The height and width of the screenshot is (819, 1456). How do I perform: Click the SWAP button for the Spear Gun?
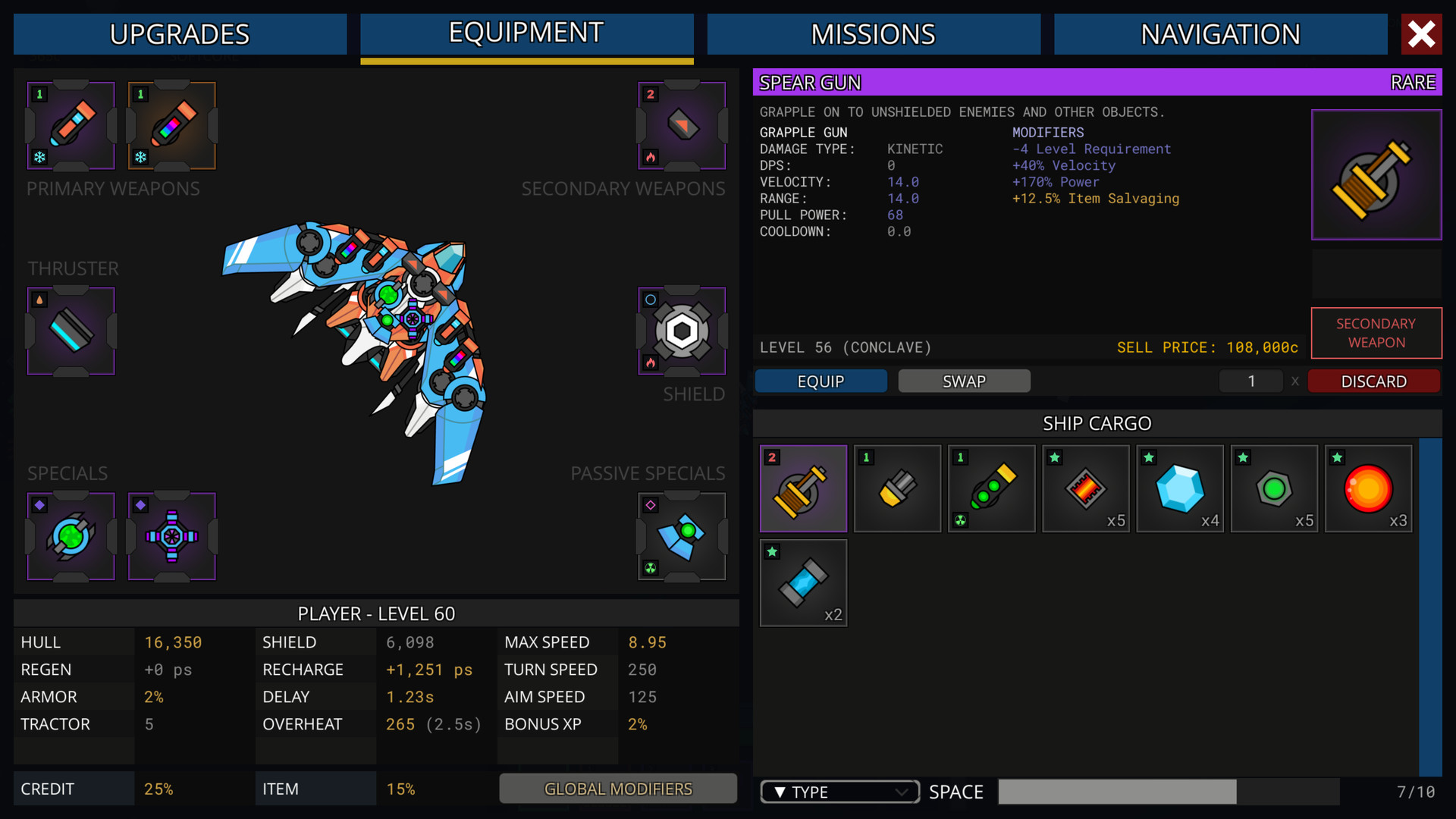point(963,381)
